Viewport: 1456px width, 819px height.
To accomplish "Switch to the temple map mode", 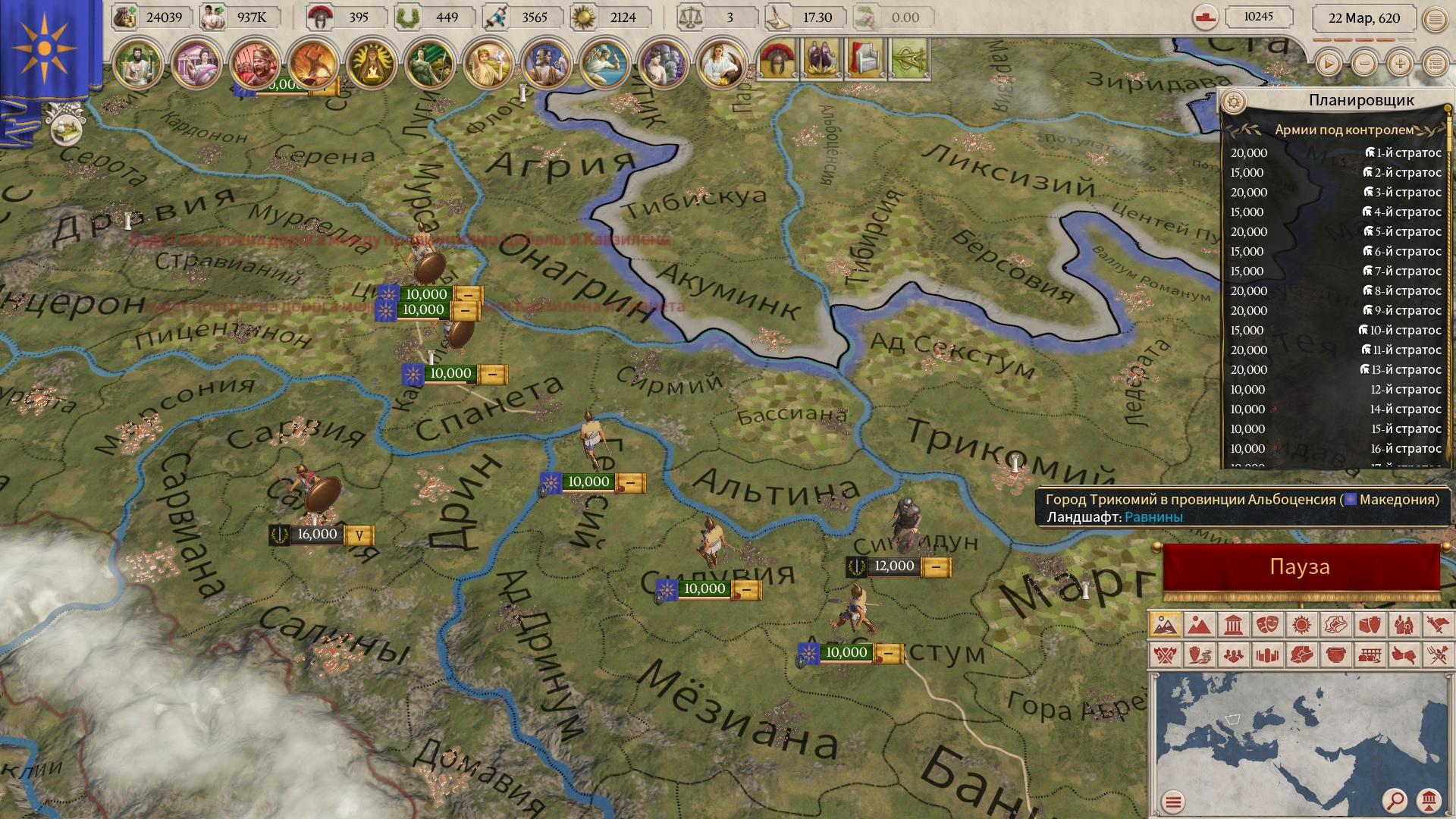I will tap(1232, 625).
